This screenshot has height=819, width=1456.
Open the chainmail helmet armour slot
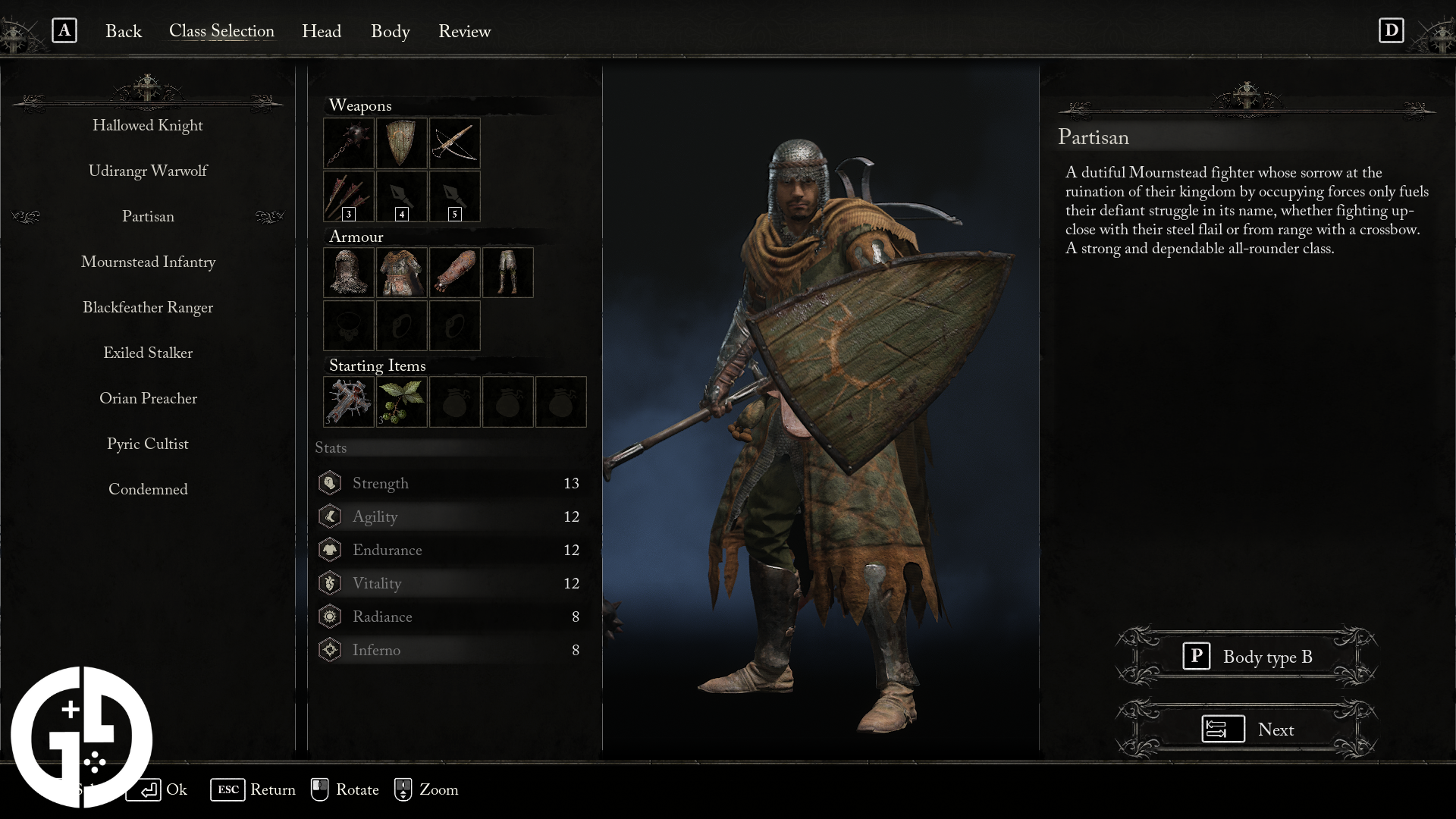[348, 272]
